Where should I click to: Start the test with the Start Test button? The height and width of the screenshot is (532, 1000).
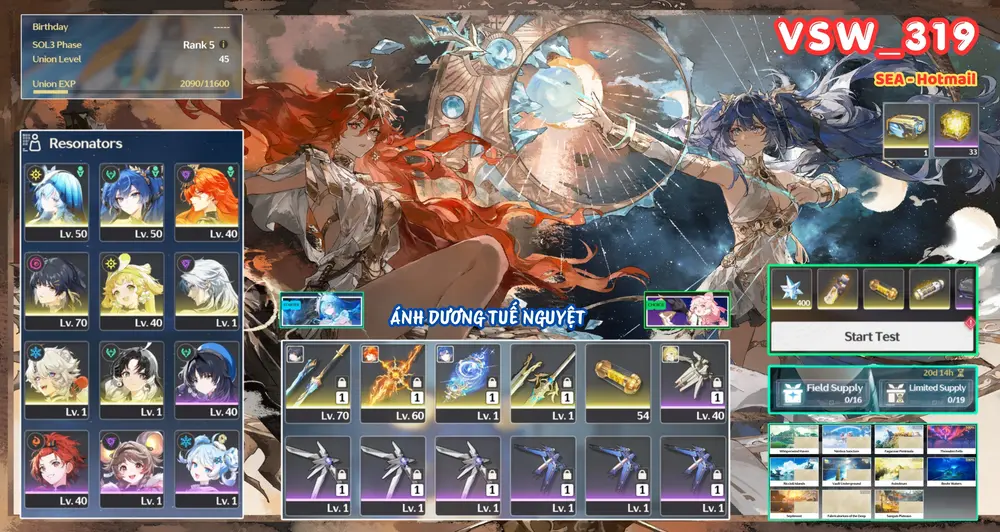pos(871,336)
